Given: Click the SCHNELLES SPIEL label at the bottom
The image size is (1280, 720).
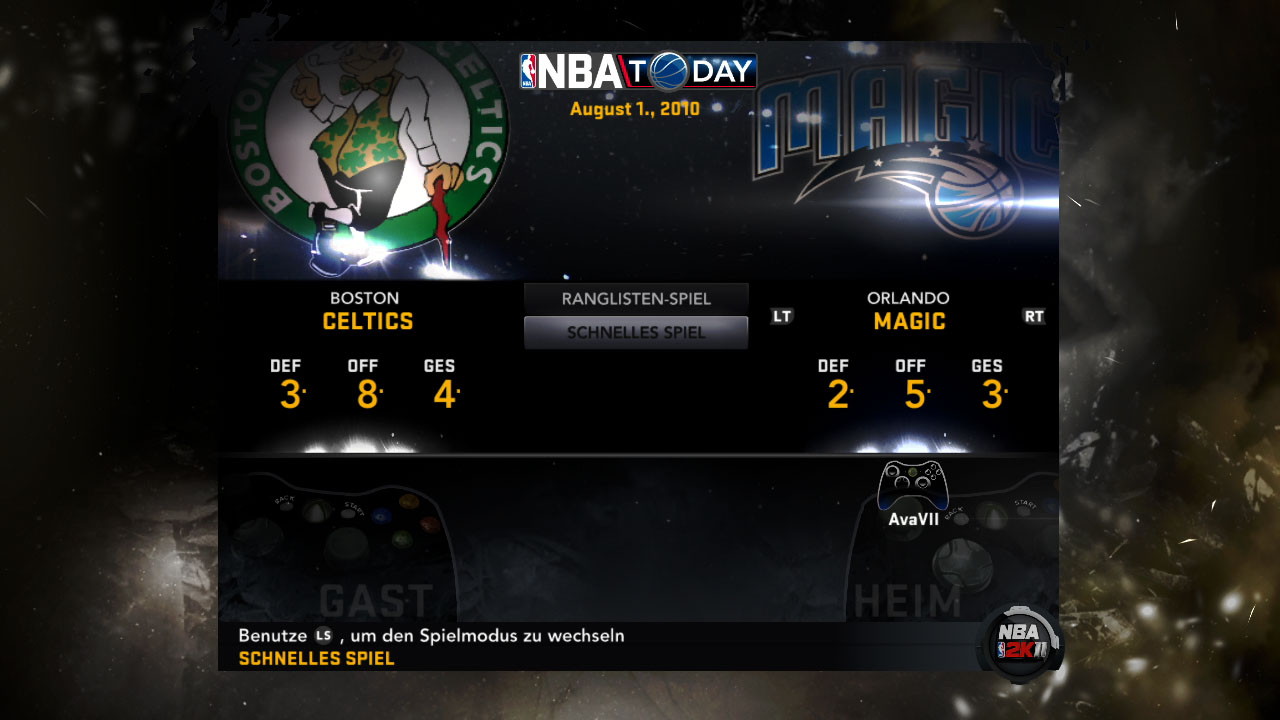Looking at the screenshot, I should (316, 658).
